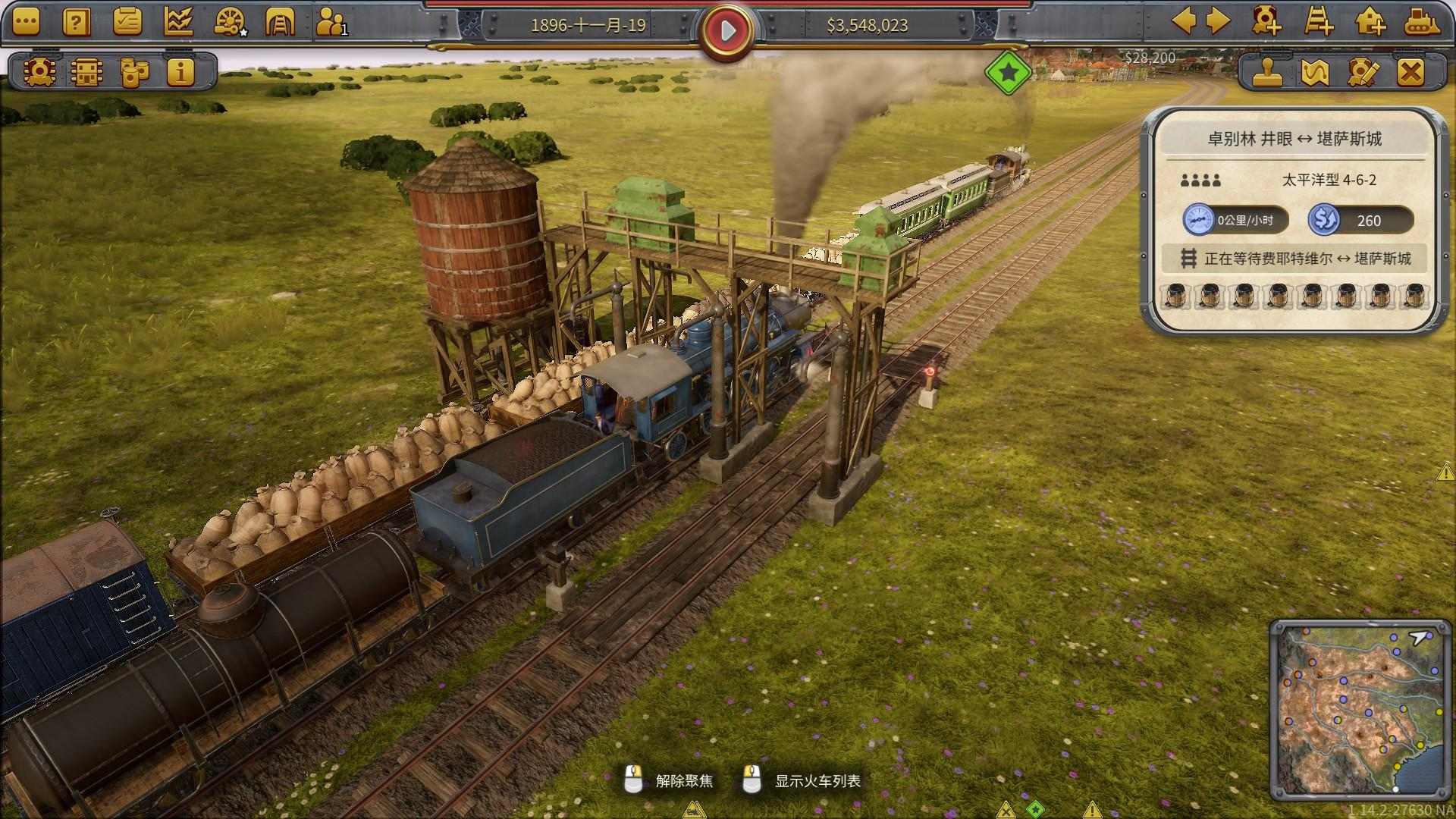Open the info button in left toolbar
This screenshot has width=1456, height=819.
(x=180, y=73)
